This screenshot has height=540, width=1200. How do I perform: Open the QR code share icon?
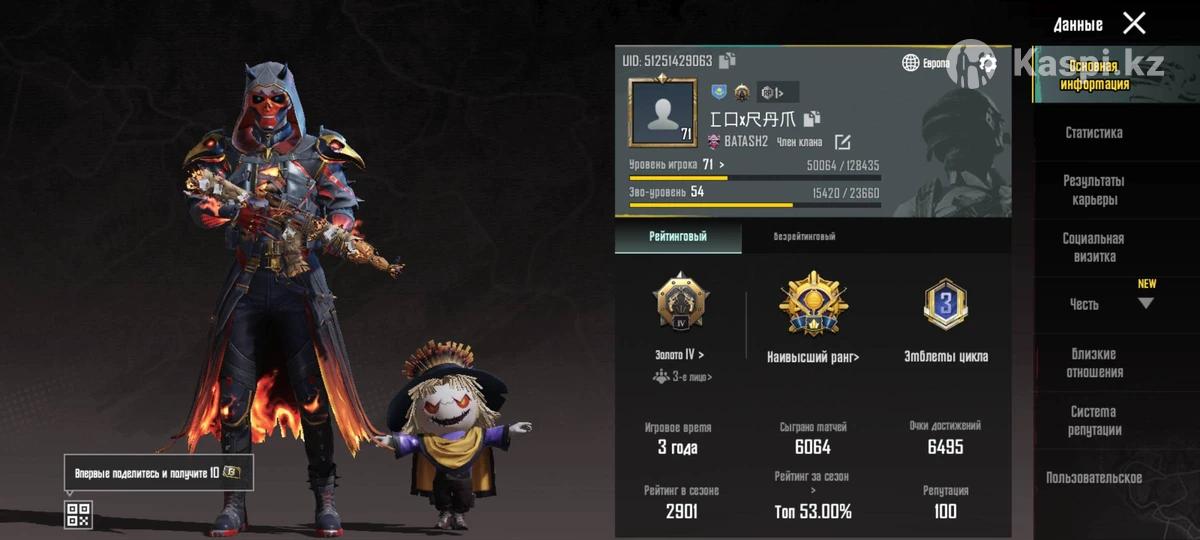(78, 515)
